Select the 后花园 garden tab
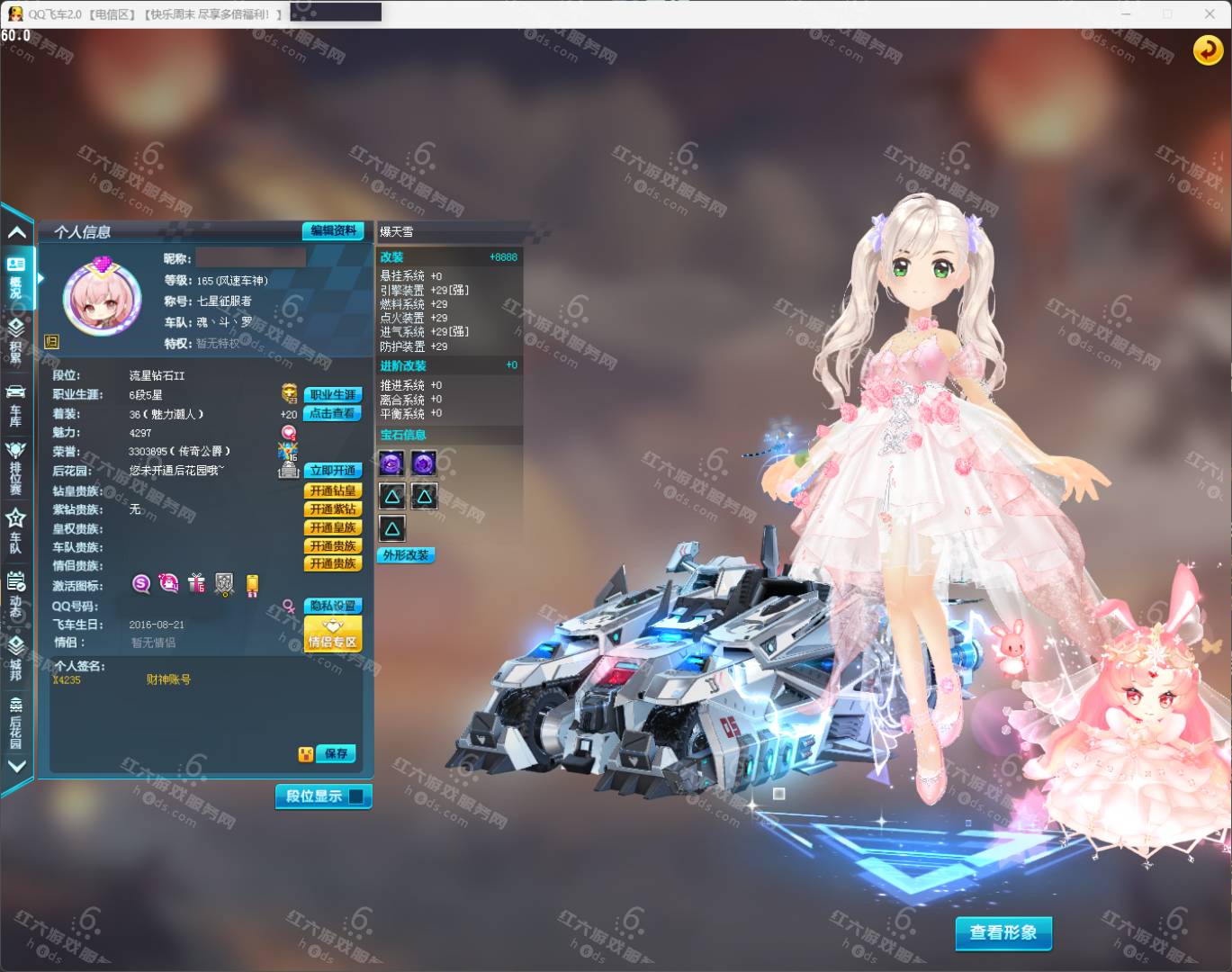 click(x=15, y=721)
